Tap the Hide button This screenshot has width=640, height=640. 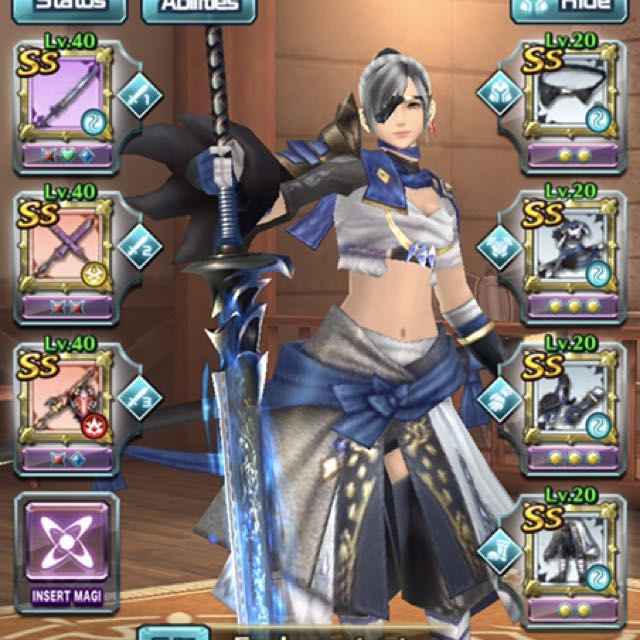(x=562, y=8)
